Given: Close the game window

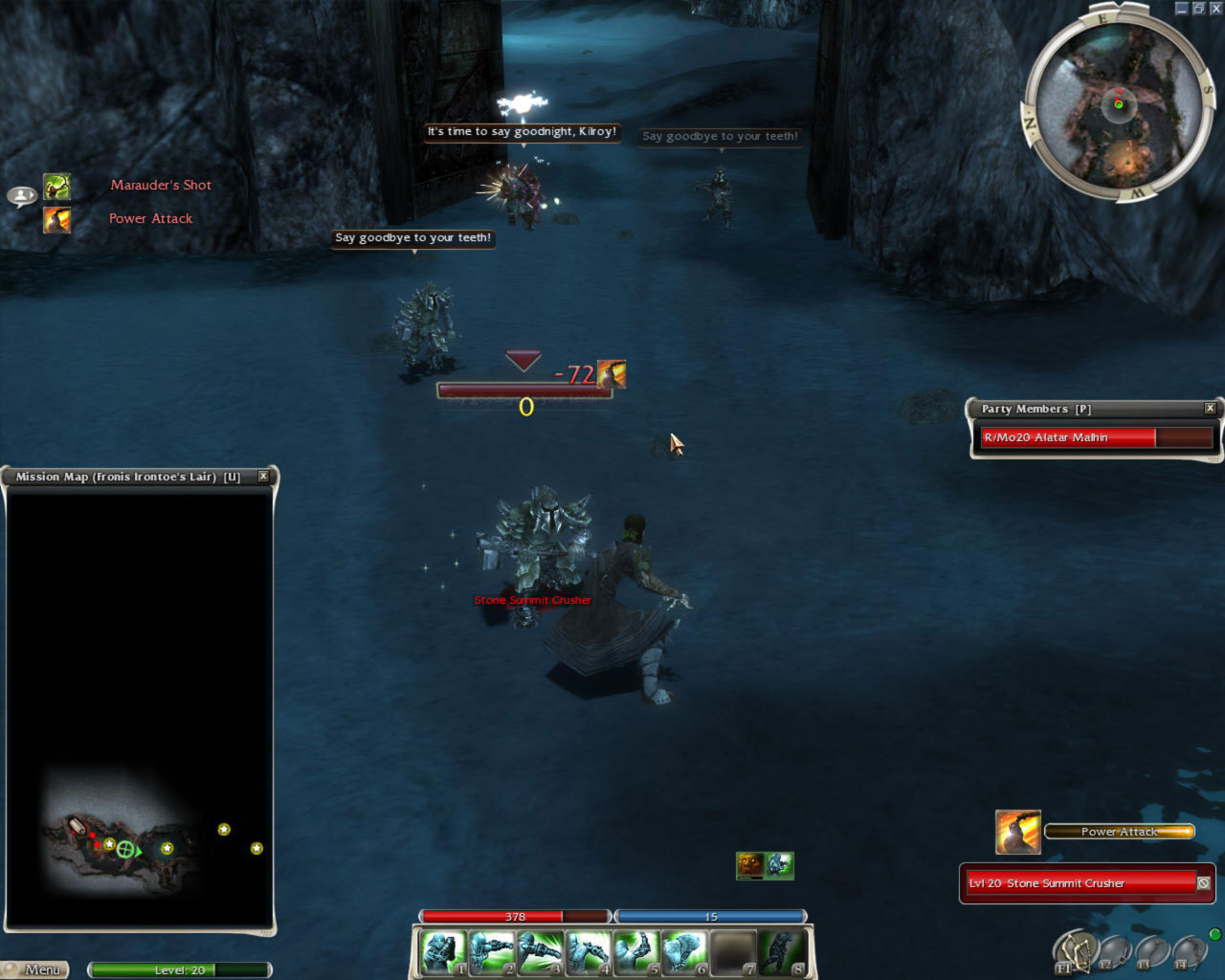Looking at the screenshot, I should (1214, 8).
